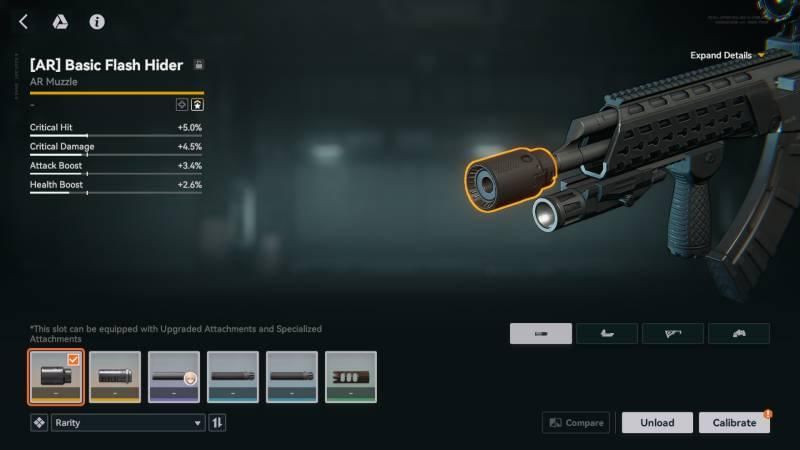The width and height of the screenshot is (800, 450).
Task: Choose the purple-rarity long suppressor attachment
Action: [174, 377]
